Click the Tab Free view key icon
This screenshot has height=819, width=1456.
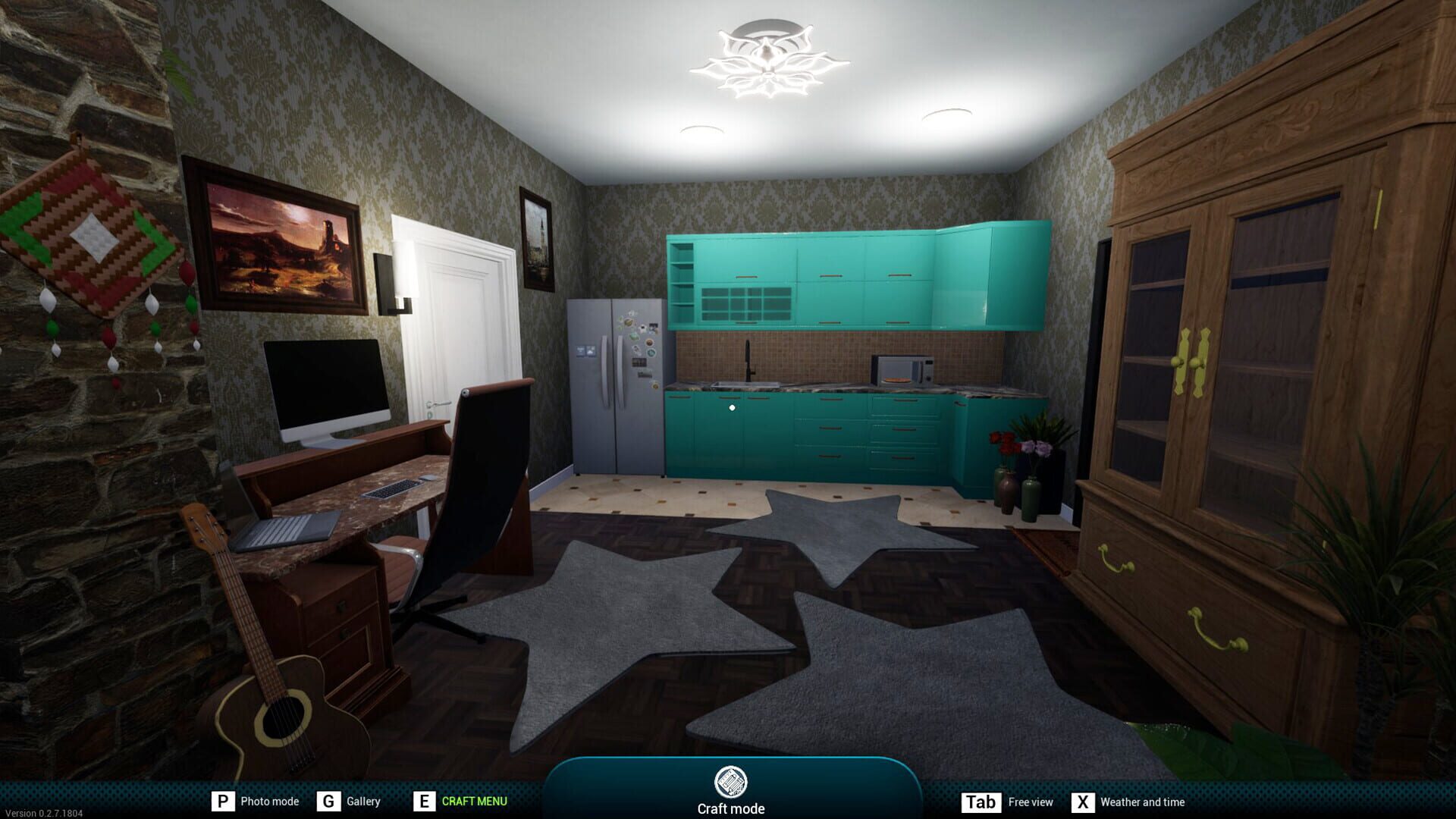tap(981, 801)
